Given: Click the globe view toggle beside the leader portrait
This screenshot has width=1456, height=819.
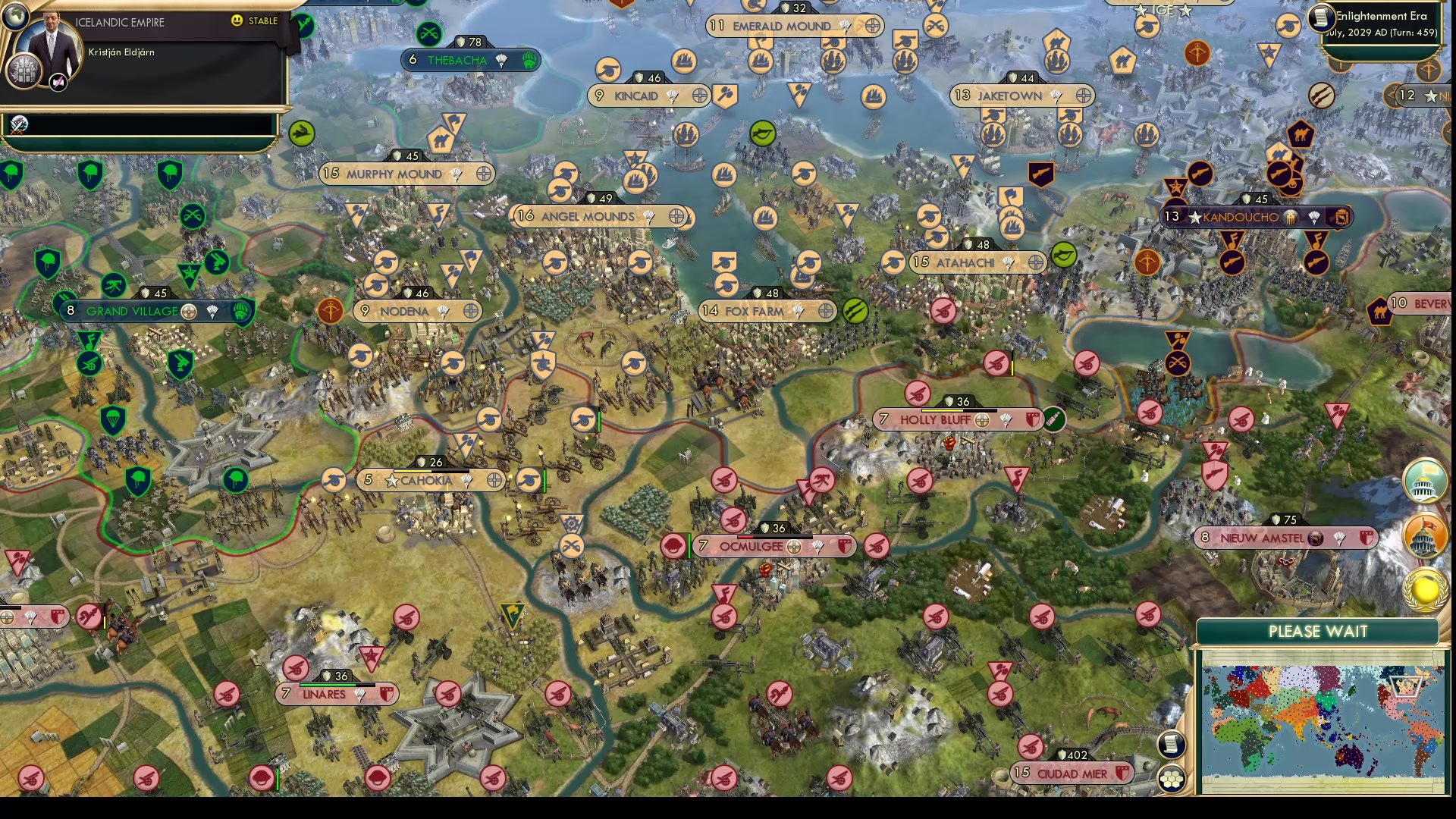Looking at the screenshot, I should click(x=17, y=17).
